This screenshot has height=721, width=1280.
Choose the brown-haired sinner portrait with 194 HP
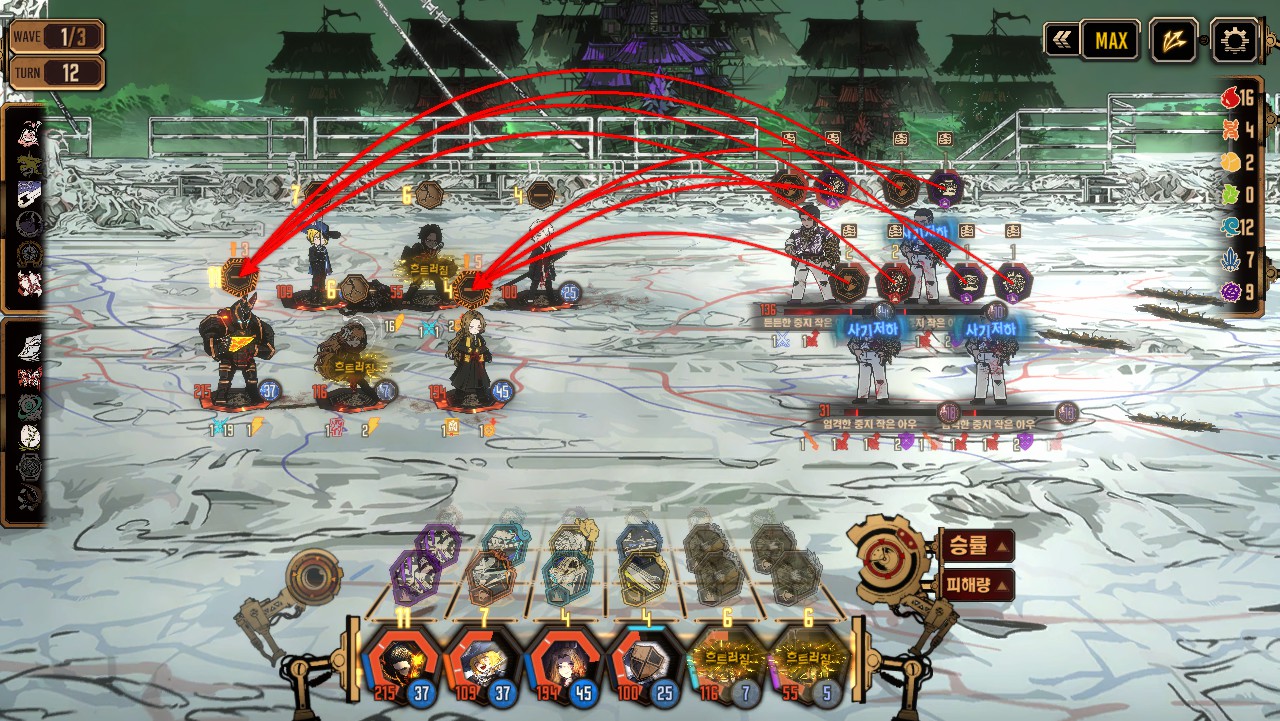point(565,663)
